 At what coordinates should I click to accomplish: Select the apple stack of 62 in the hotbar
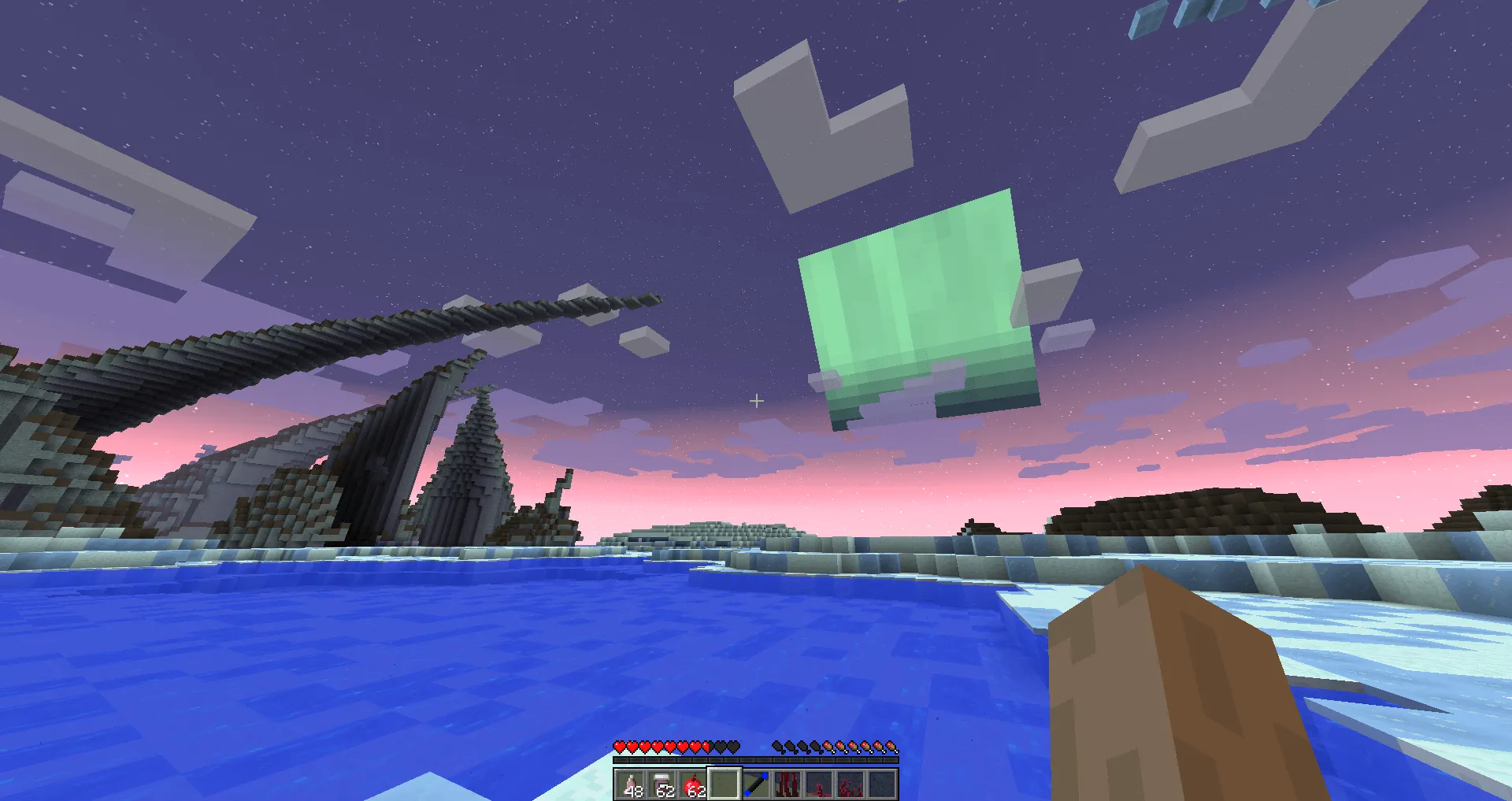(x=695, y=785)
